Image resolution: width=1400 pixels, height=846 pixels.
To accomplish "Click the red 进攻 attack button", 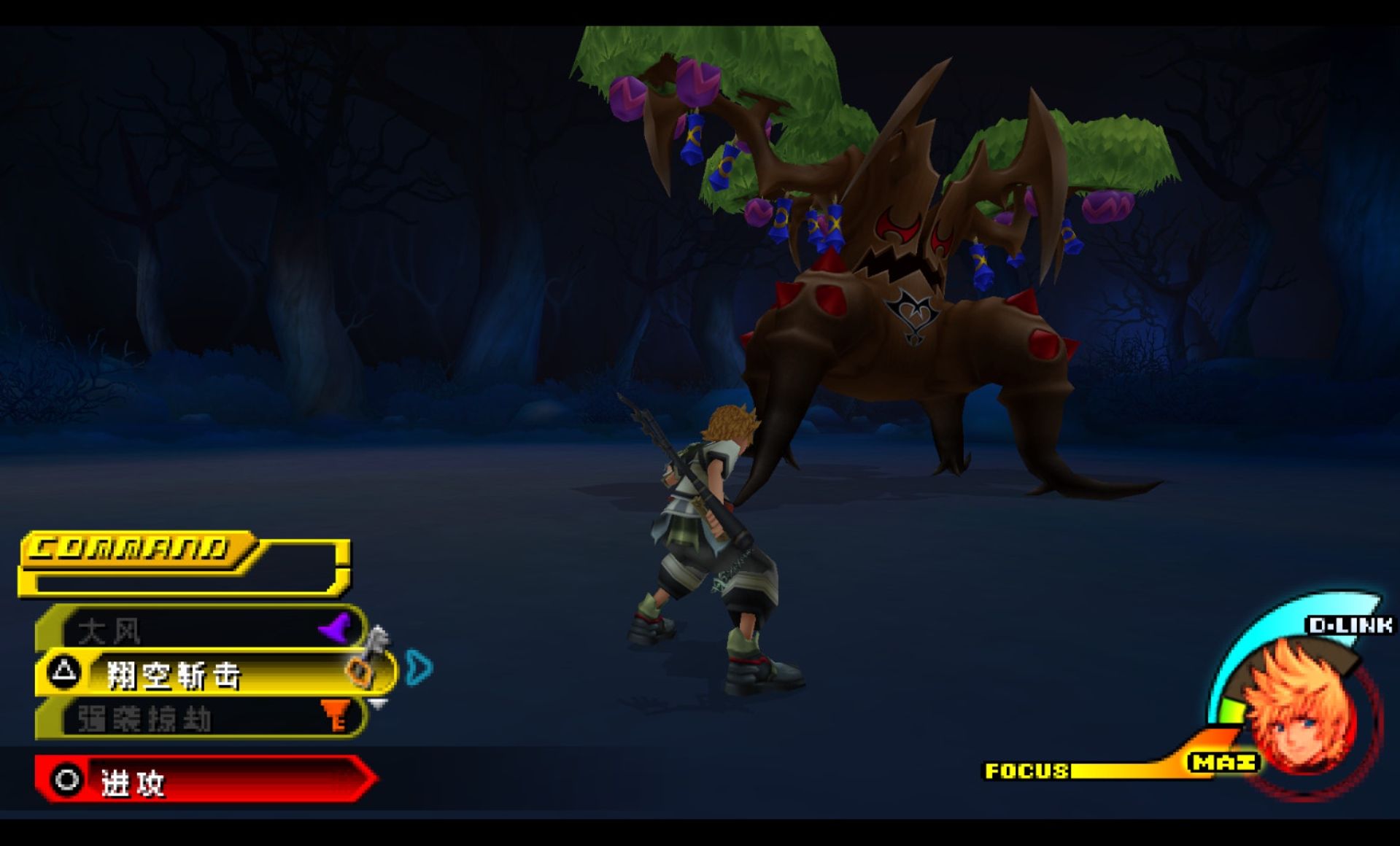I will pos(204,780).
